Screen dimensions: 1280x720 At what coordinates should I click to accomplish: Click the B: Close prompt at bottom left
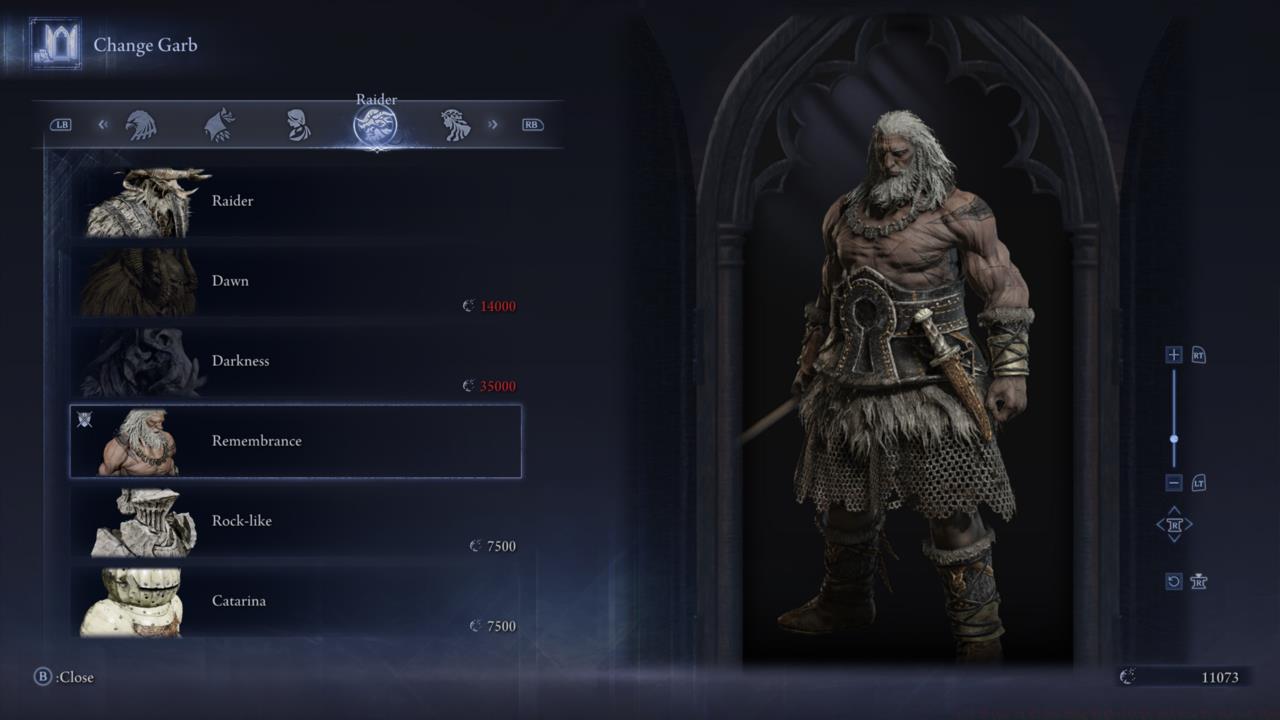(60, 677)
